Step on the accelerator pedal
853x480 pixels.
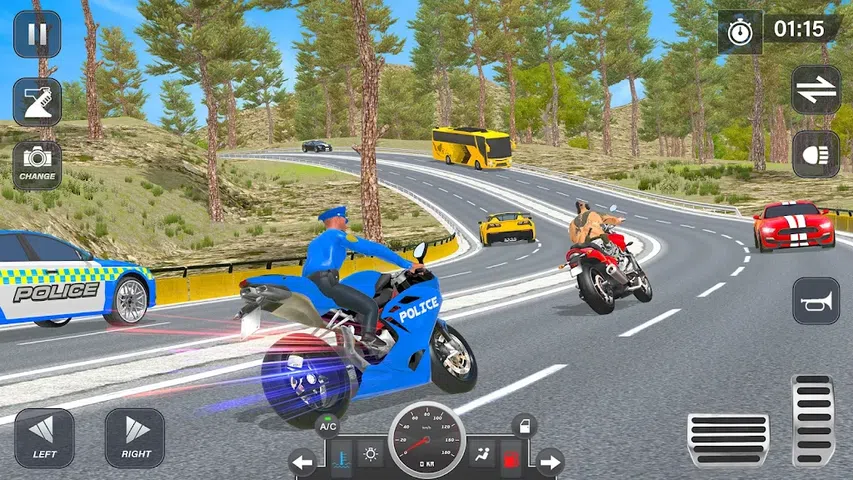click(x=812, y=422)
